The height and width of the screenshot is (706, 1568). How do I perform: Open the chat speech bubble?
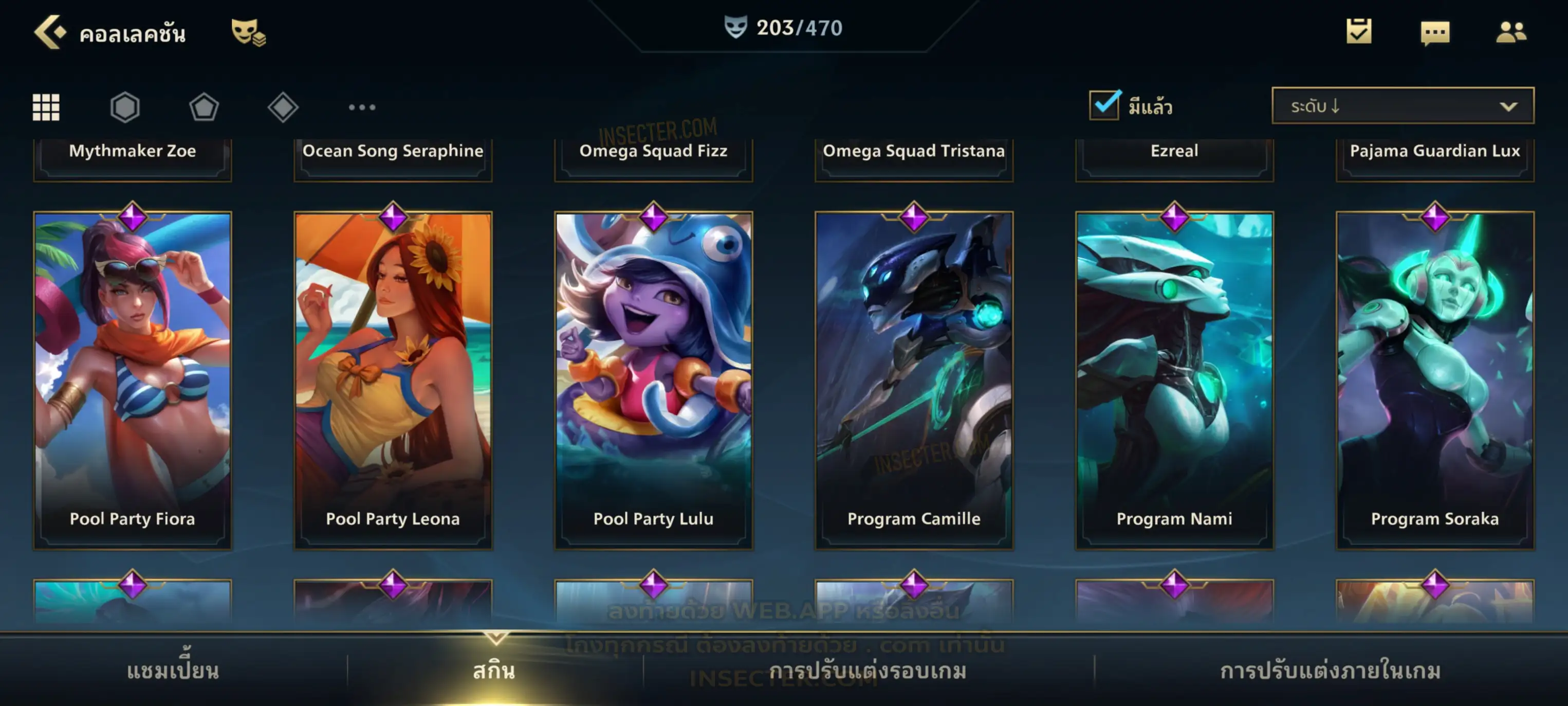click(x=1435, y=32)
